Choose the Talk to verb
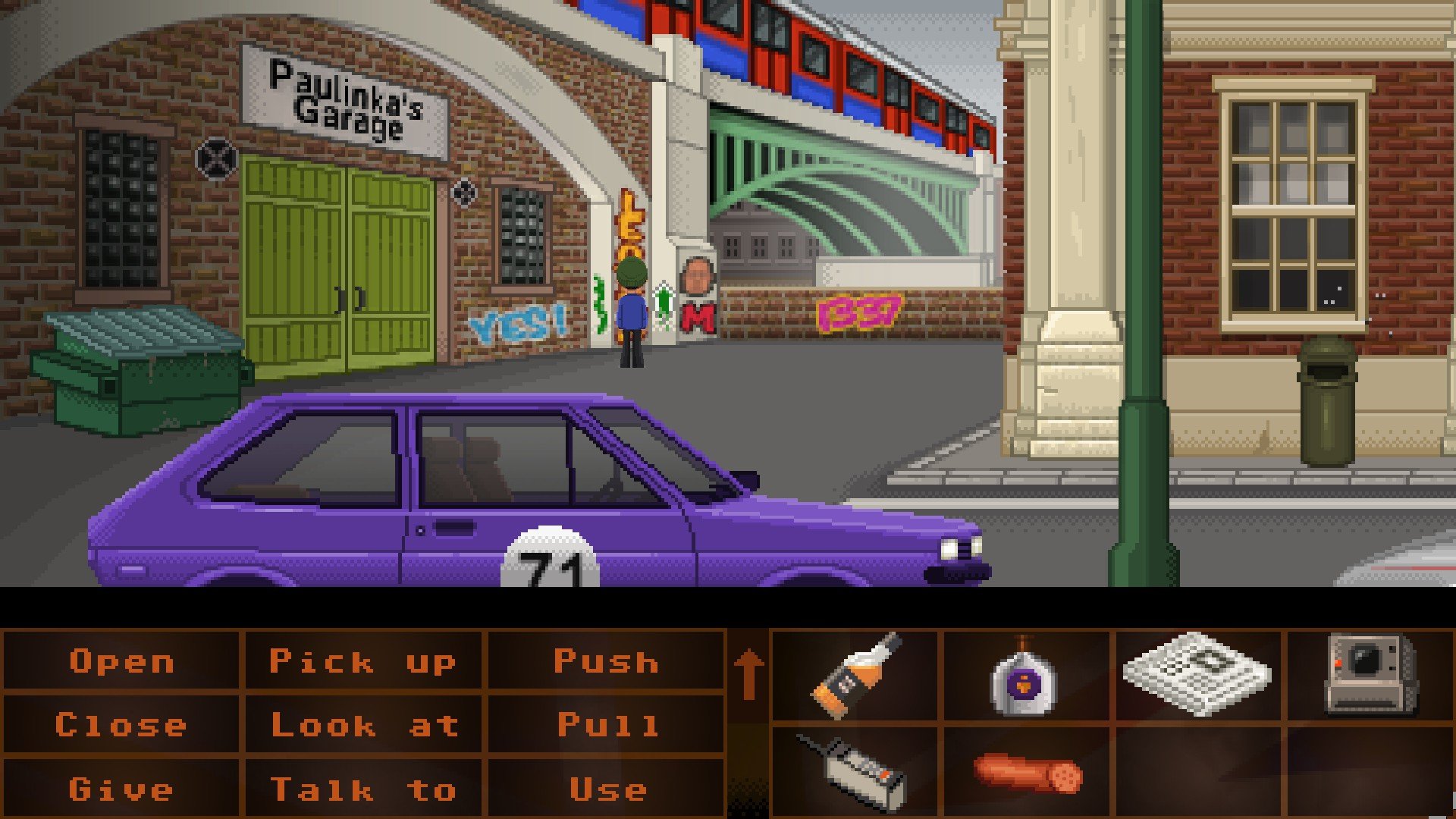The image size is (1456, 819). coord(364,789)
